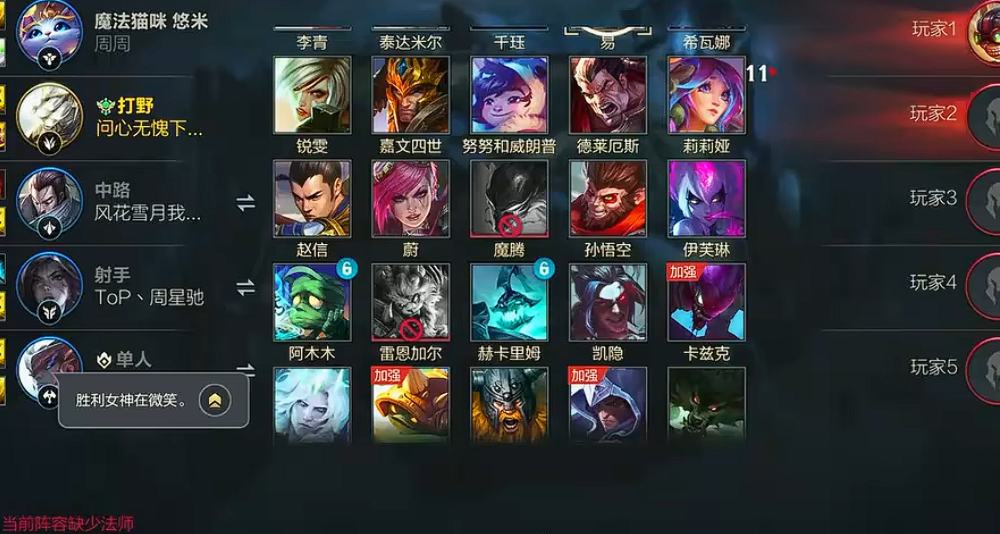Choose Nunu and Willump (努努和威朗普)

(510, 95)
